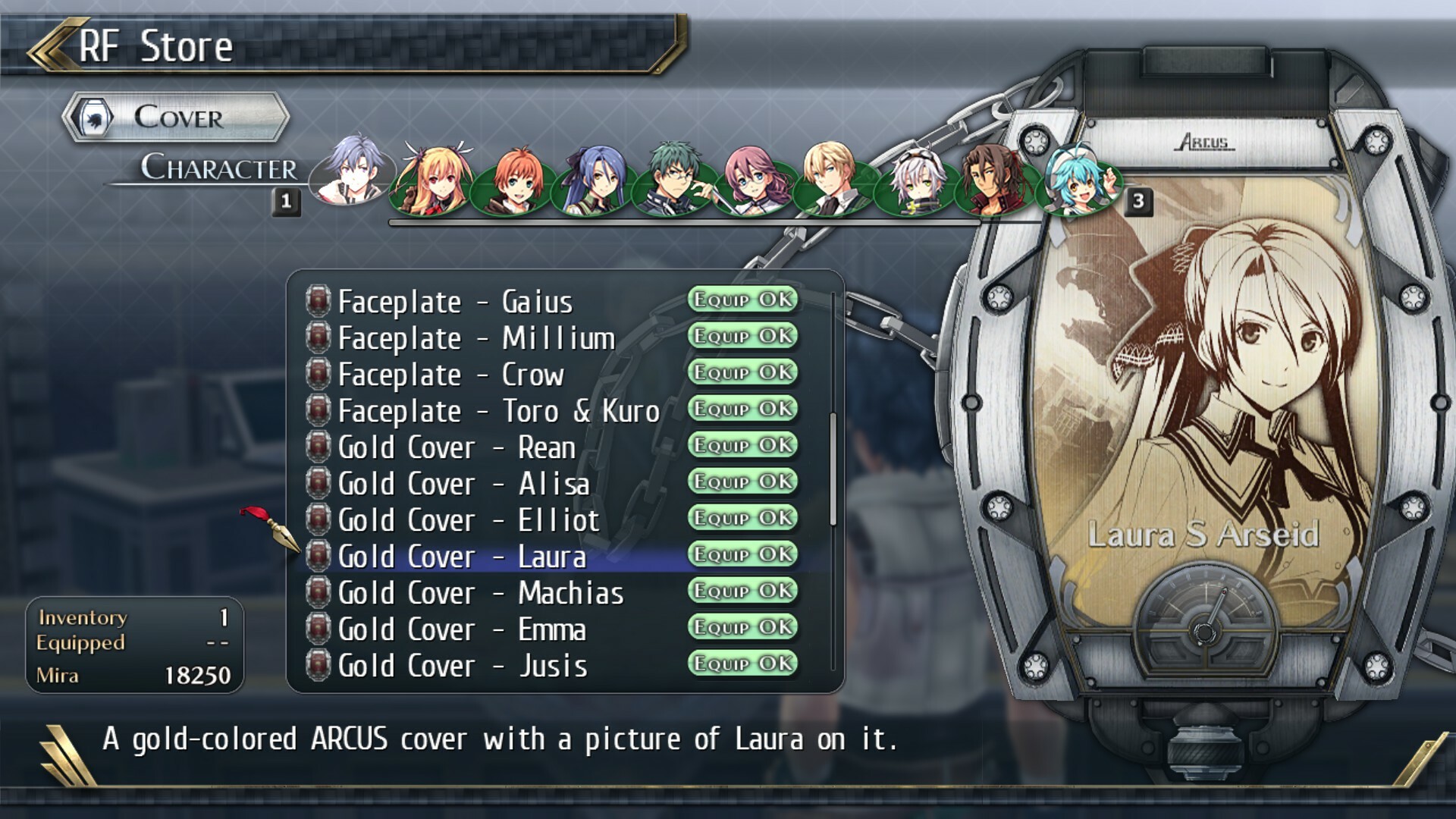Select Millium's blue-haired portrait at row end
1456x819 pixels.
(1081, 182)
